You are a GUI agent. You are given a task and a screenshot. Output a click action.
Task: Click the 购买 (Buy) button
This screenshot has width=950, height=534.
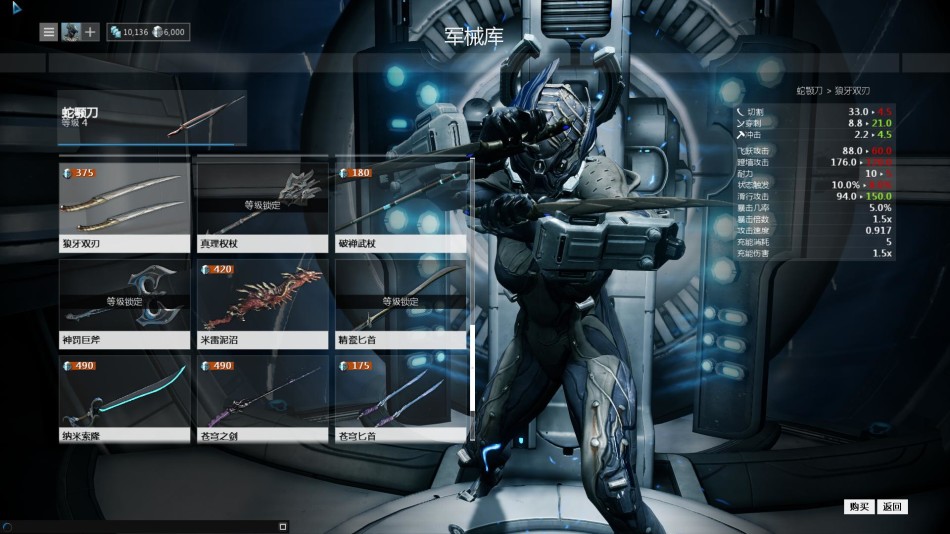click(858, 507)
